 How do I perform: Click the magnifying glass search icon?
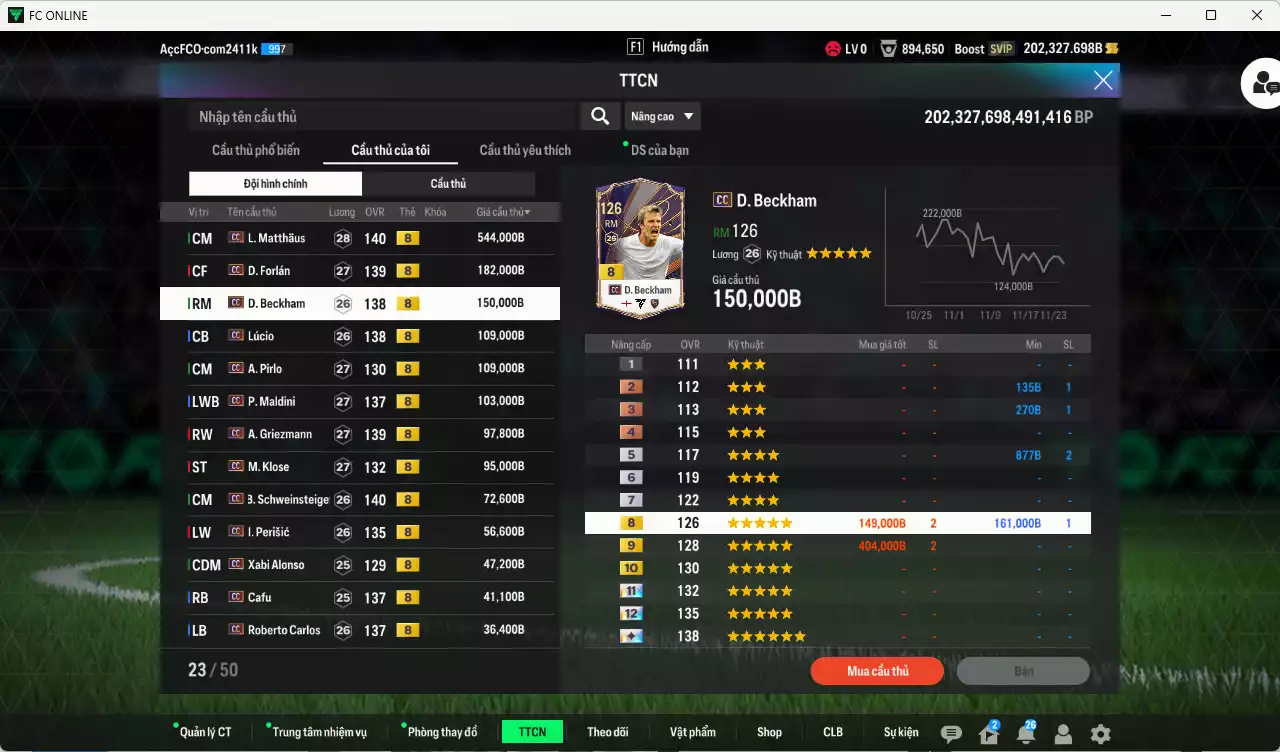click(x=599, y=115)
